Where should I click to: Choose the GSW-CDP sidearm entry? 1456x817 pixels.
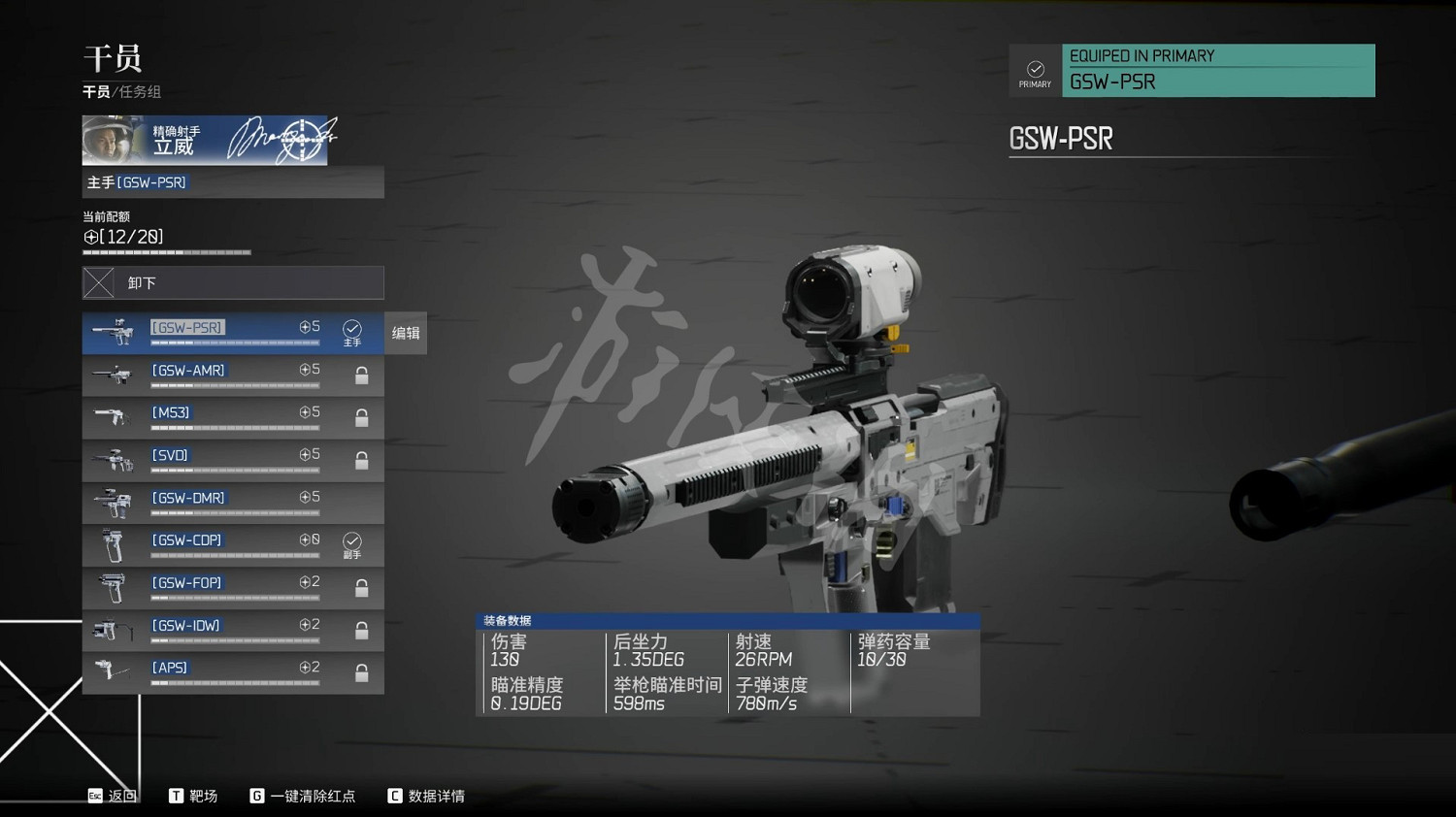click(x=233, y=545)
